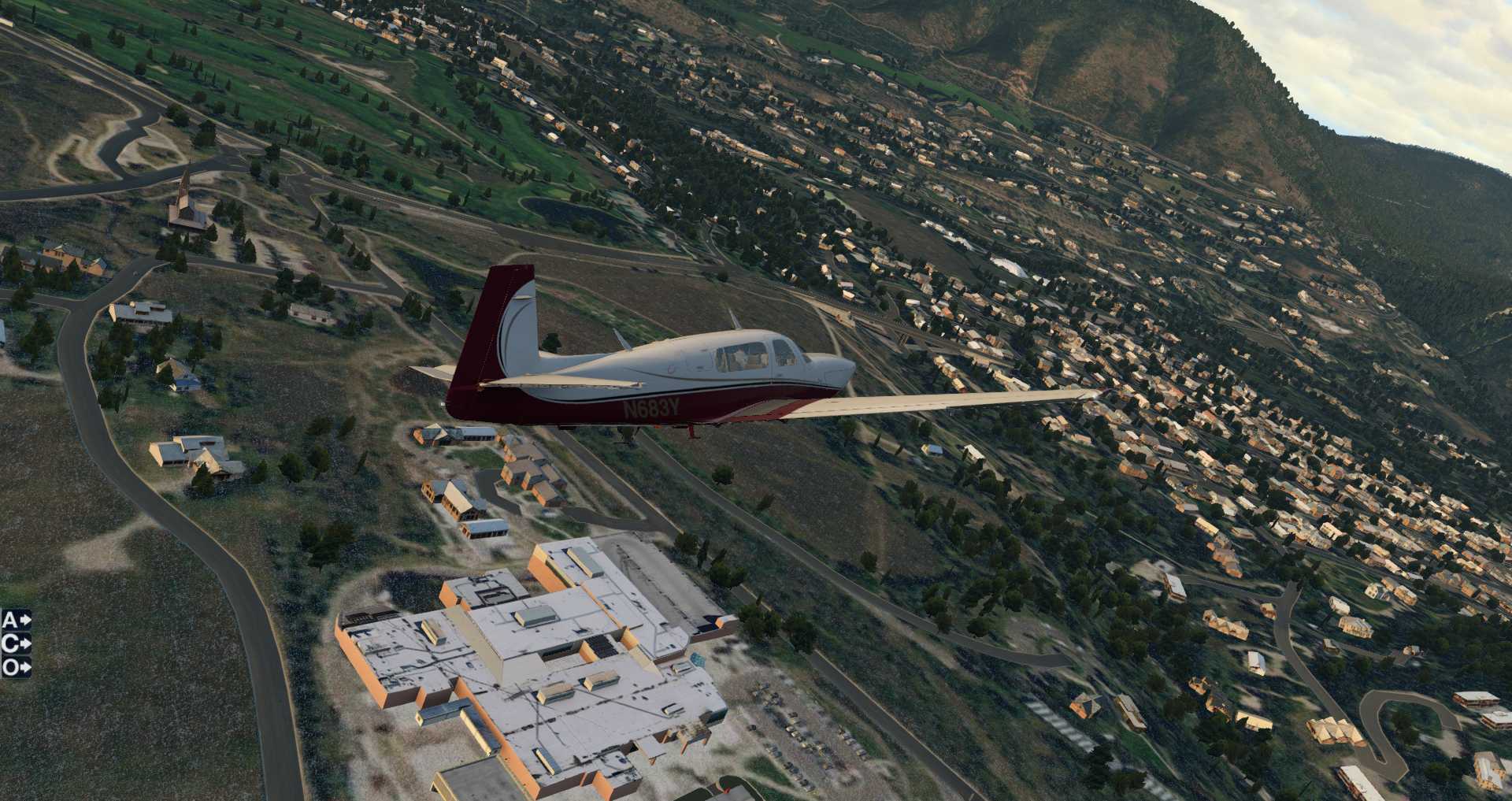
Task: Open the "C" arrow side panel tab
Action: 17,643
